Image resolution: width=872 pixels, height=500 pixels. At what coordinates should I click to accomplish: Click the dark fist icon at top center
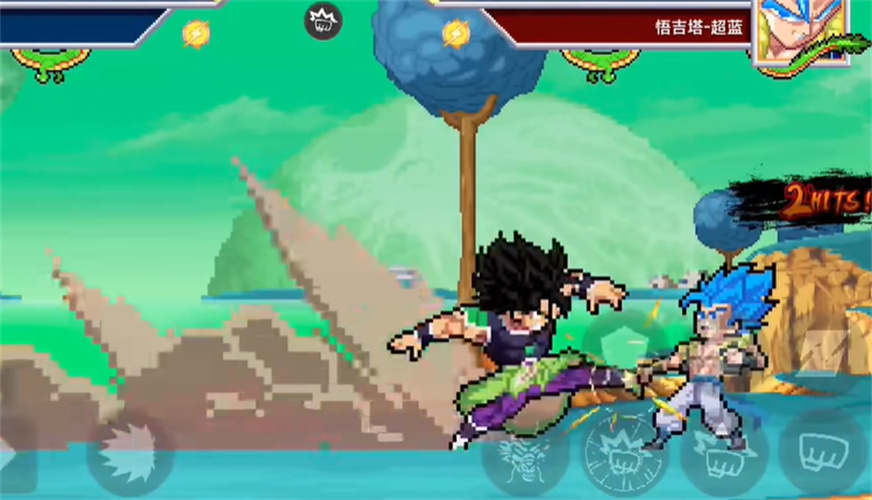click(323, 20)
